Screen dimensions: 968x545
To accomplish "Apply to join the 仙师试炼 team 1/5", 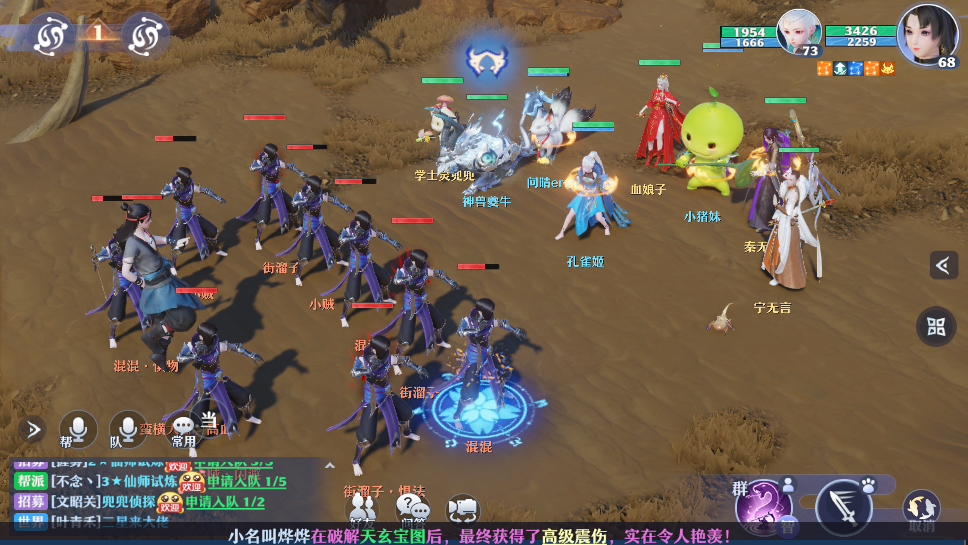I will pos(246,482).
